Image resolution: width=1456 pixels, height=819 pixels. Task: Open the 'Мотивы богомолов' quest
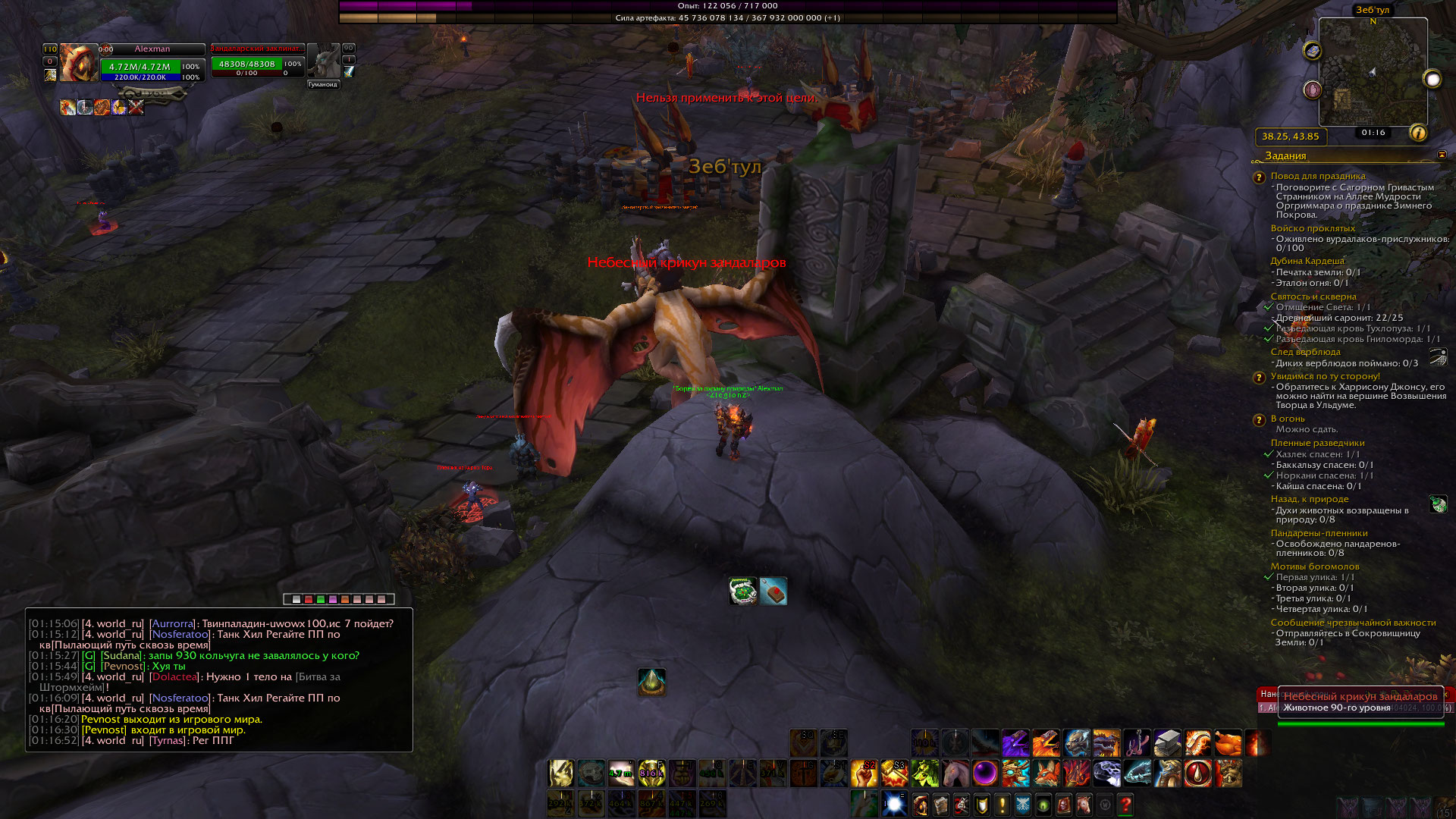click(x=1314, y=566)
